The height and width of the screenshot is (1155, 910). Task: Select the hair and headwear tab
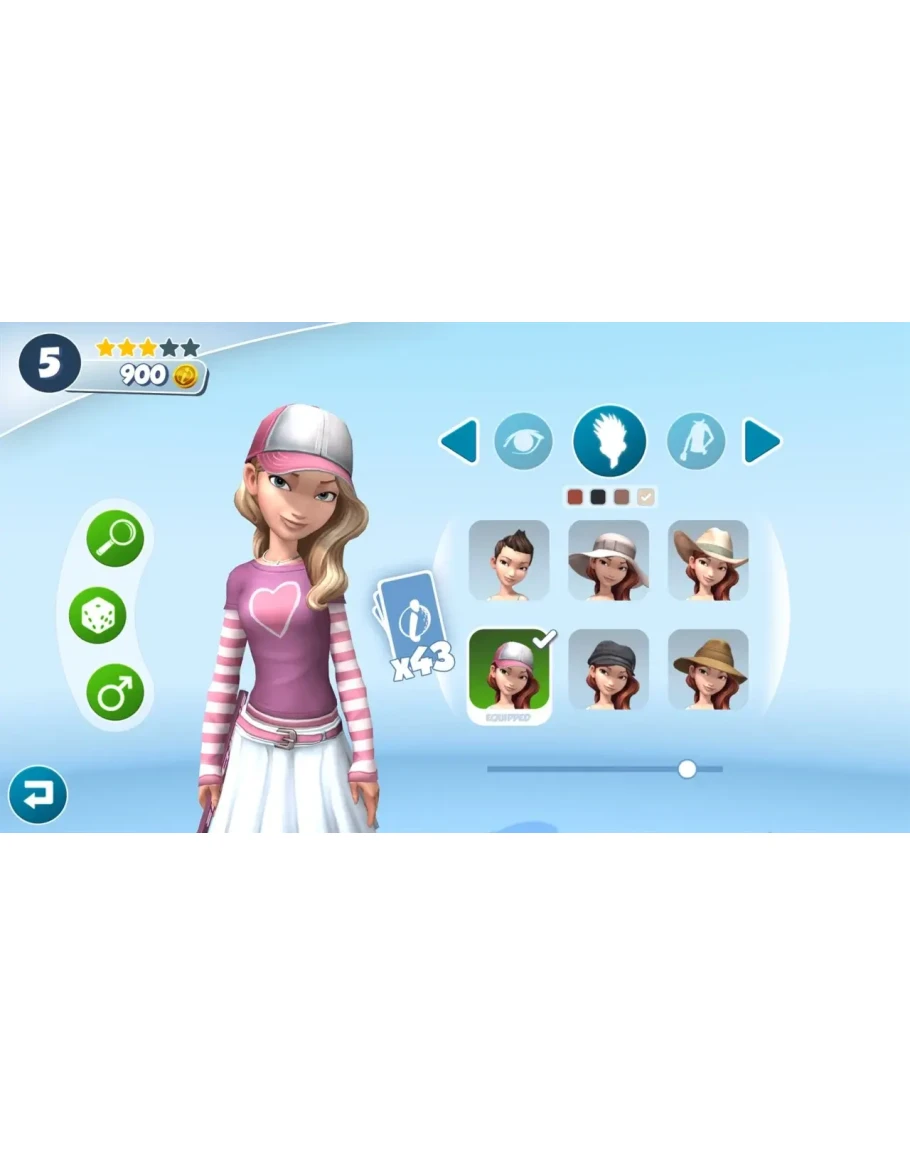[x=609, y=441]
